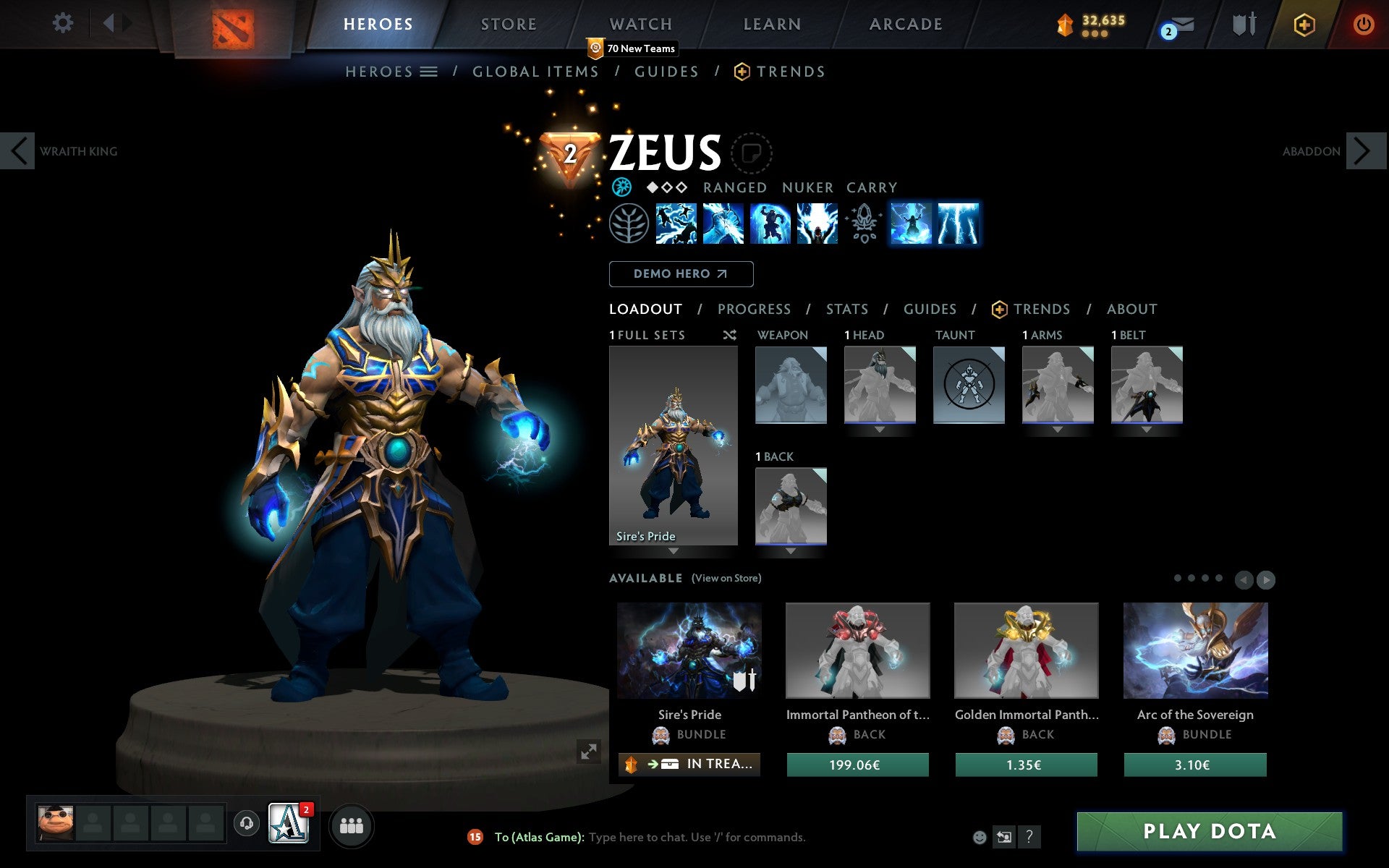Toggle the voice chat headphone icon
Image resolution: width=1389 pixels, height=868 pixels.
[247, 822]
